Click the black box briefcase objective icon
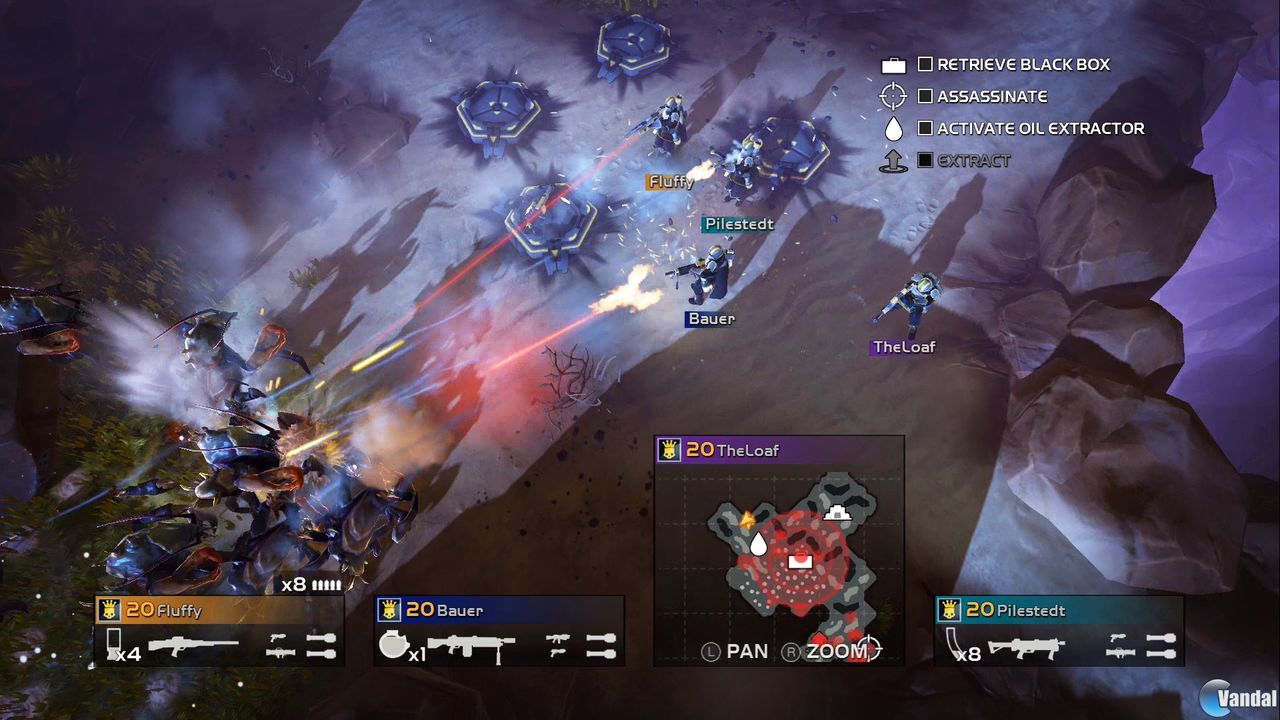The height and width of the screenshot is (720, 1280). (x=893, y=64)
